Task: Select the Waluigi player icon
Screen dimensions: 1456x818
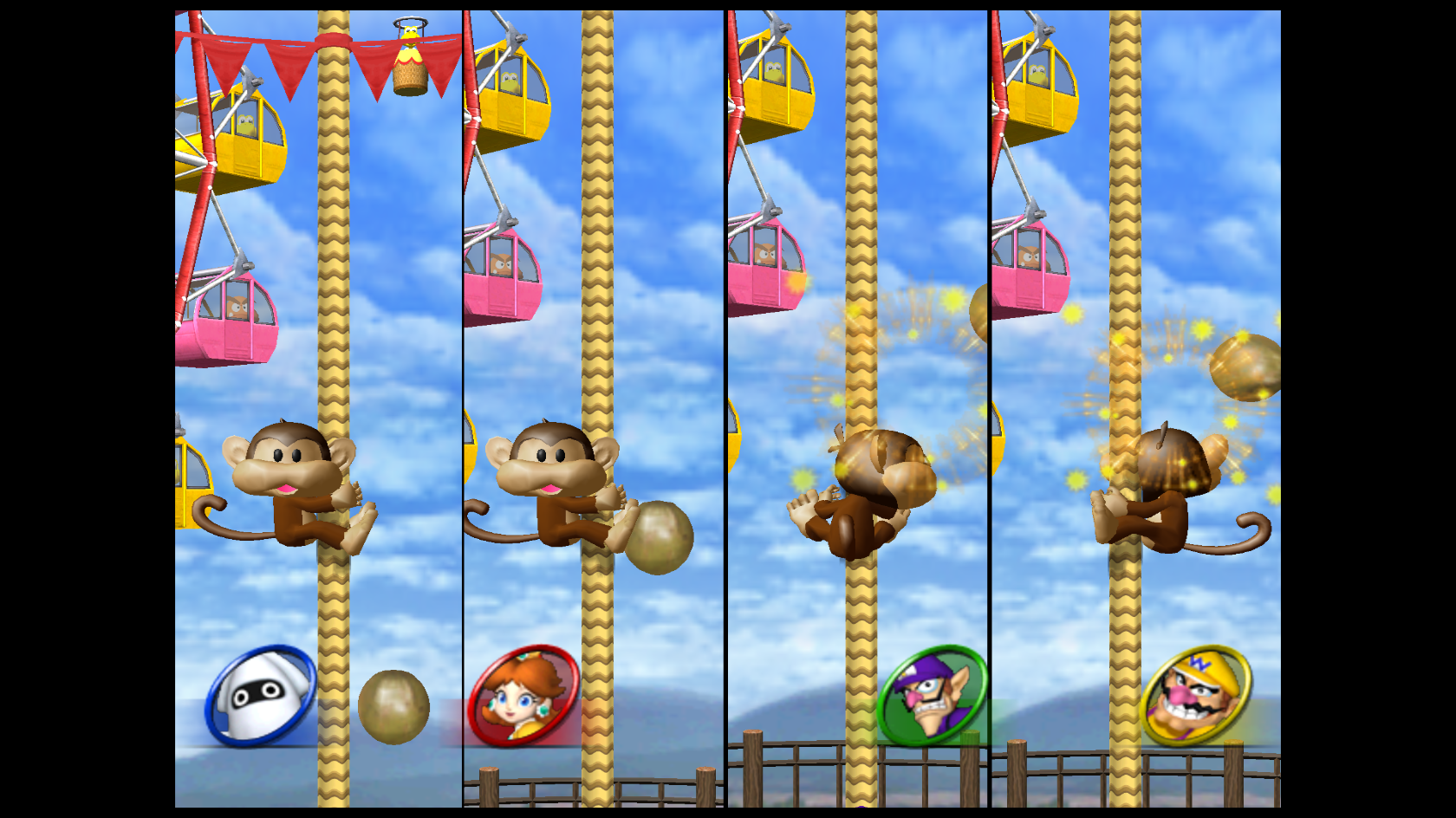Action: tap(932, 695)
